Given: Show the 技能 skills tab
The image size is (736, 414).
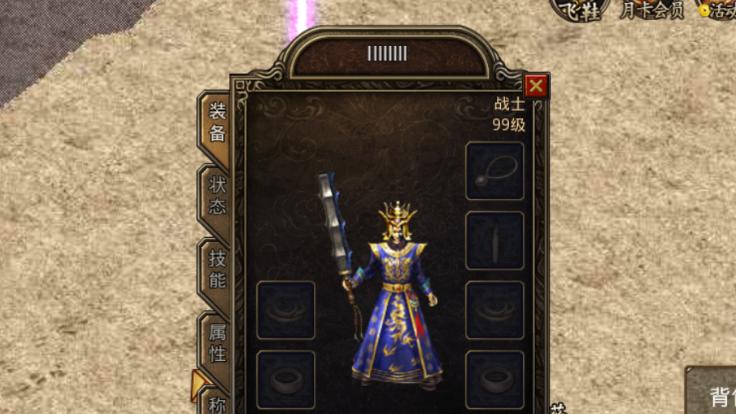Looking at the screenshot, I should pyautogui.click(x=217, y=268).
